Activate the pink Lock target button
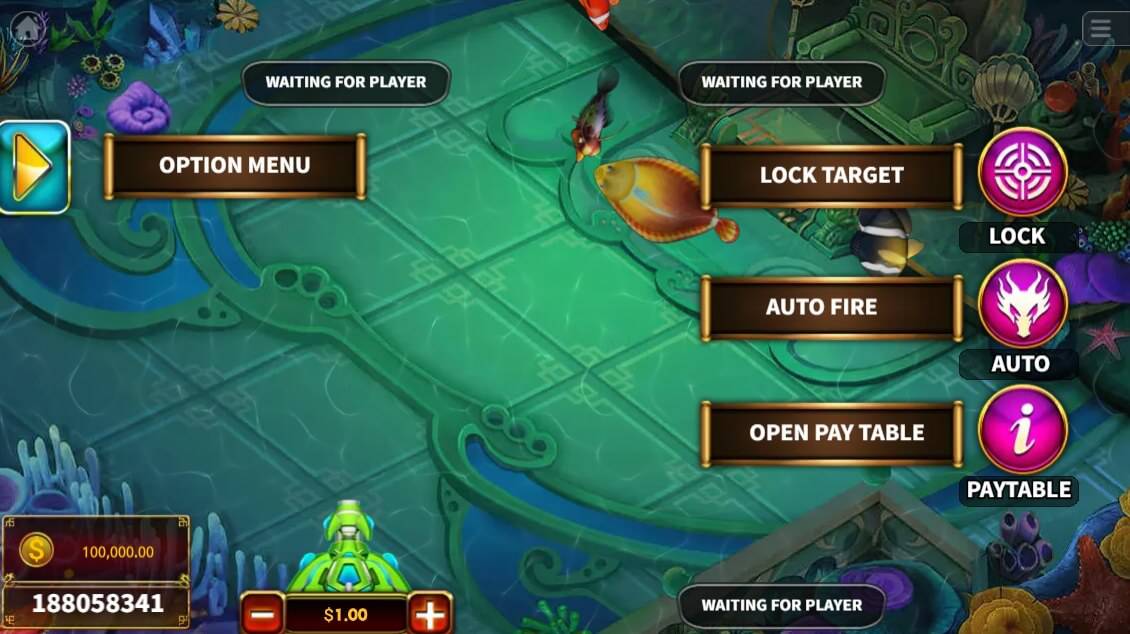The height and width of the screenshot is (634, 1130). (1022, 173)
